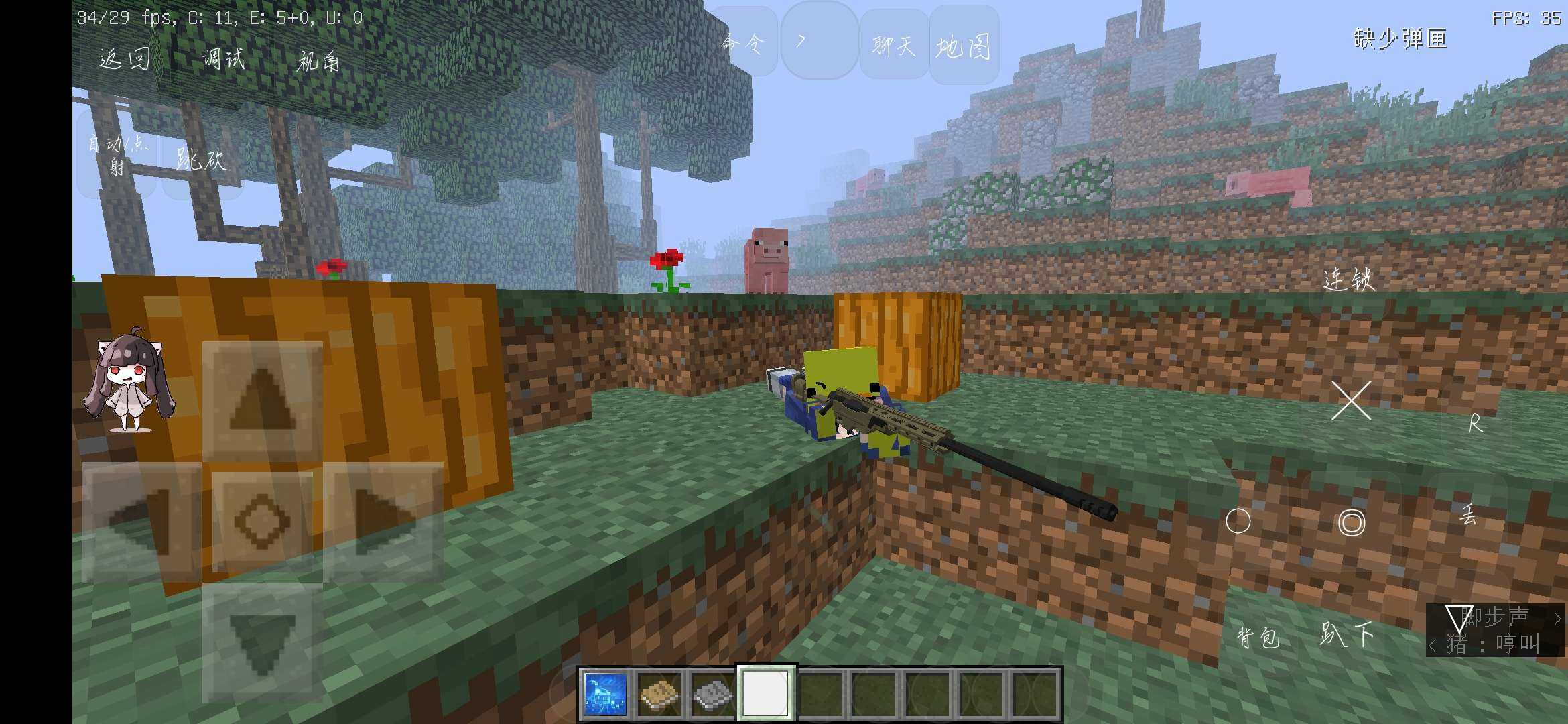Tap the R reload button
The width and height of the screenshot is (1568, 724).
[x=1475, y=423]
